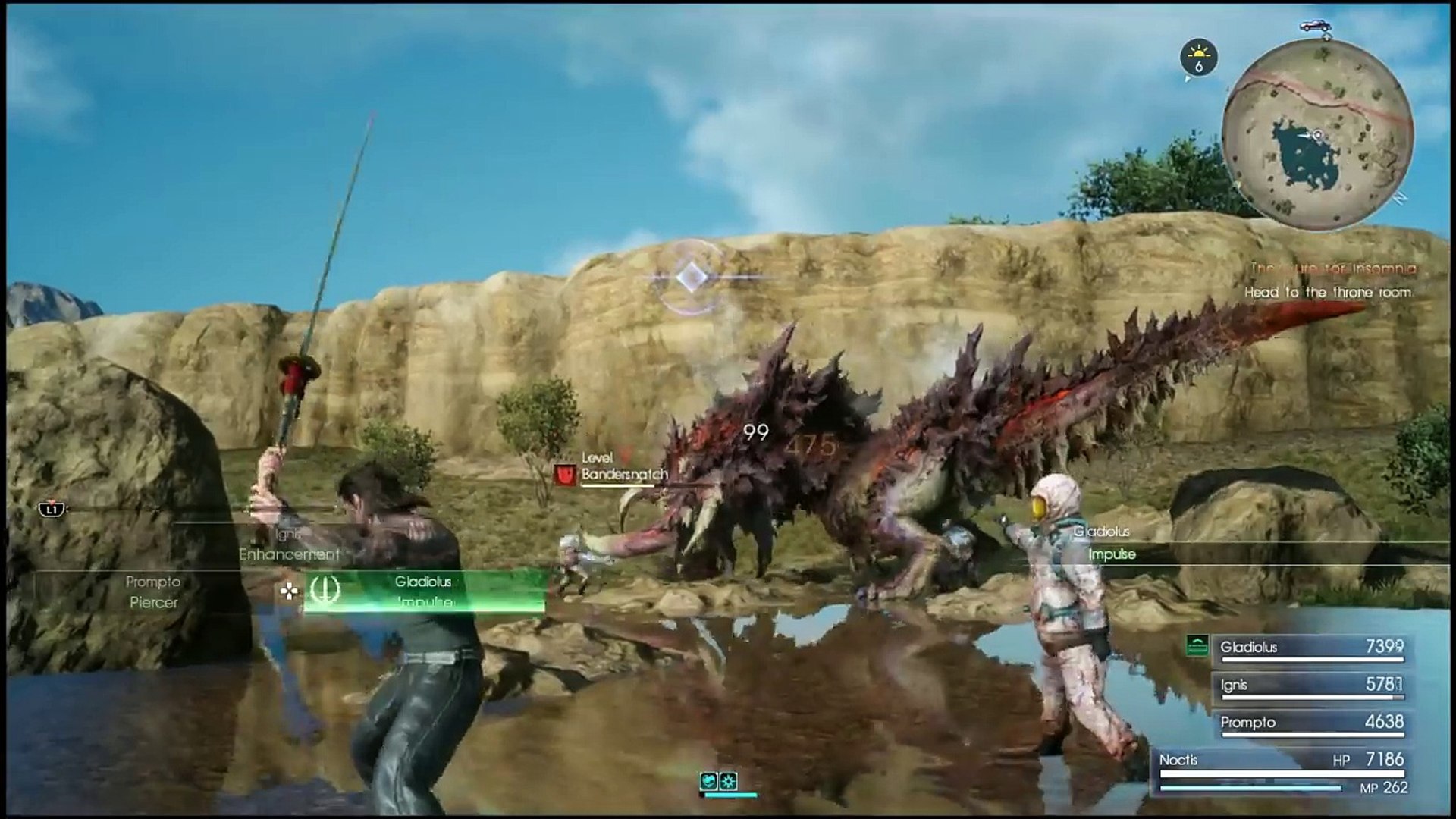Open the 'Head to the throne room' objective
Screen dimensions: 1456x819
pos(1327,292)
